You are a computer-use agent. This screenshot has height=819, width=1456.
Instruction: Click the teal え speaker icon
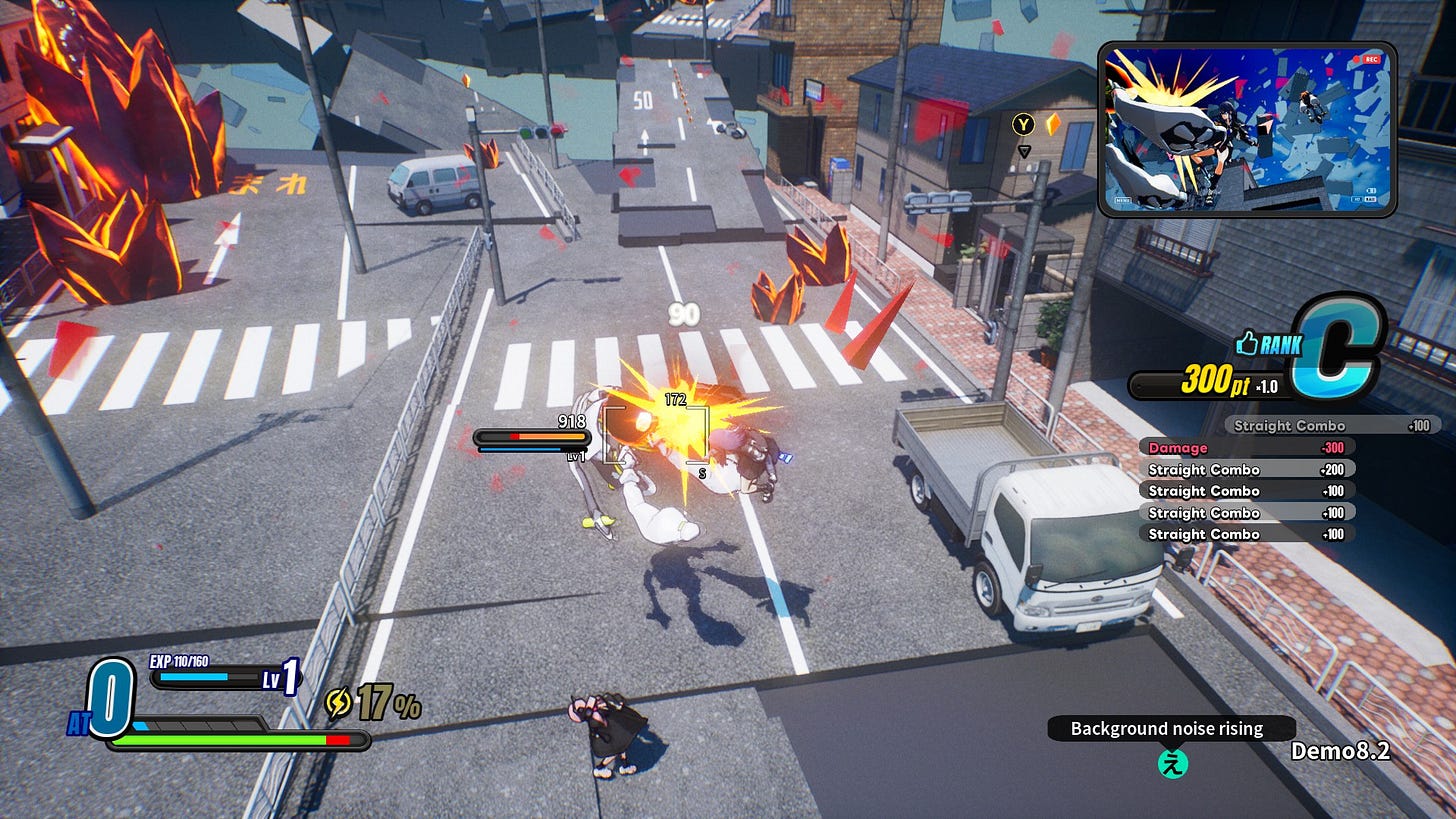click(x=1172, y=765)
